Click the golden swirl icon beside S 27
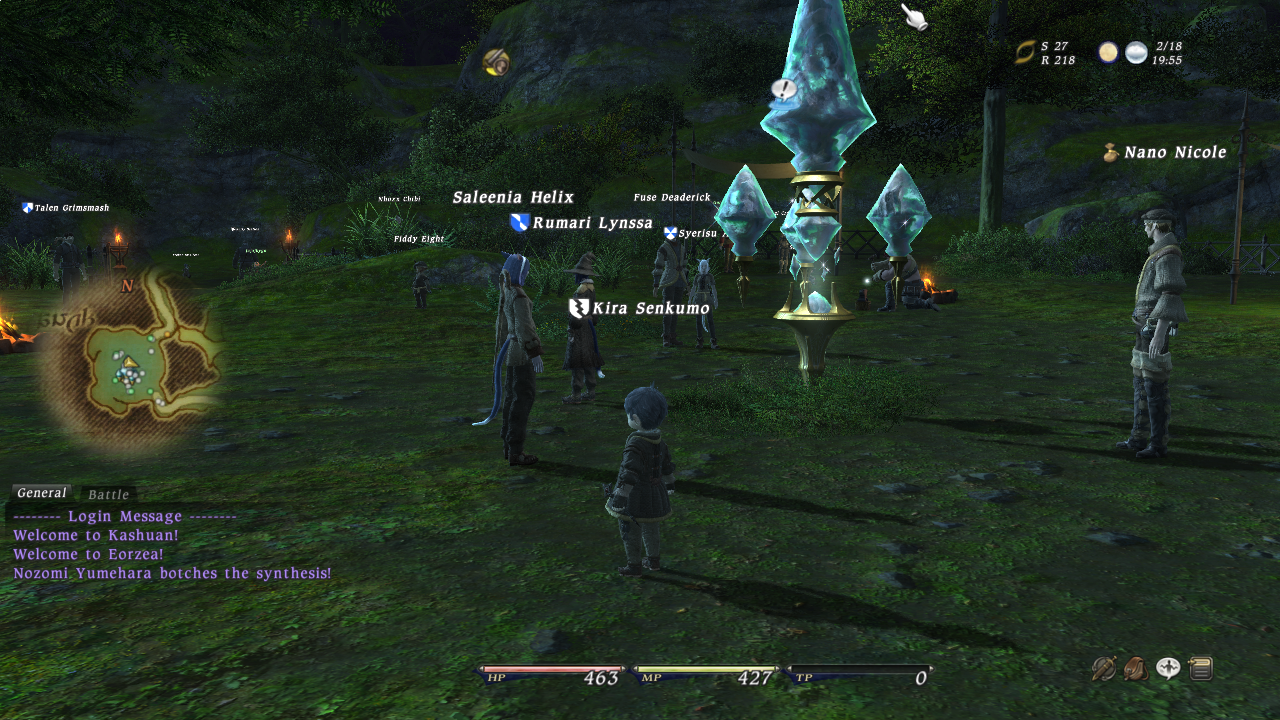 [1025, 52]
